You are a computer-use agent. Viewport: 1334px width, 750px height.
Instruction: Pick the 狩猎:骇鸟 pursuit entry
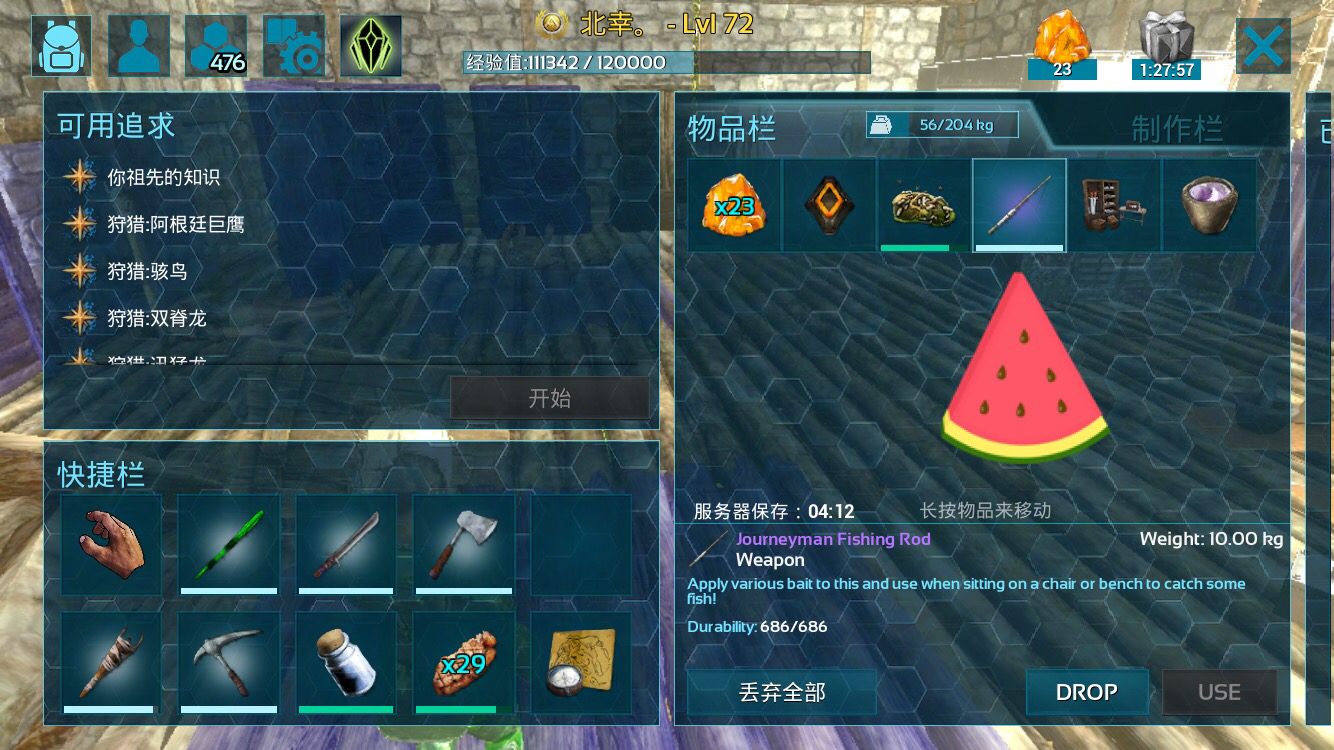tap(147, 272)
